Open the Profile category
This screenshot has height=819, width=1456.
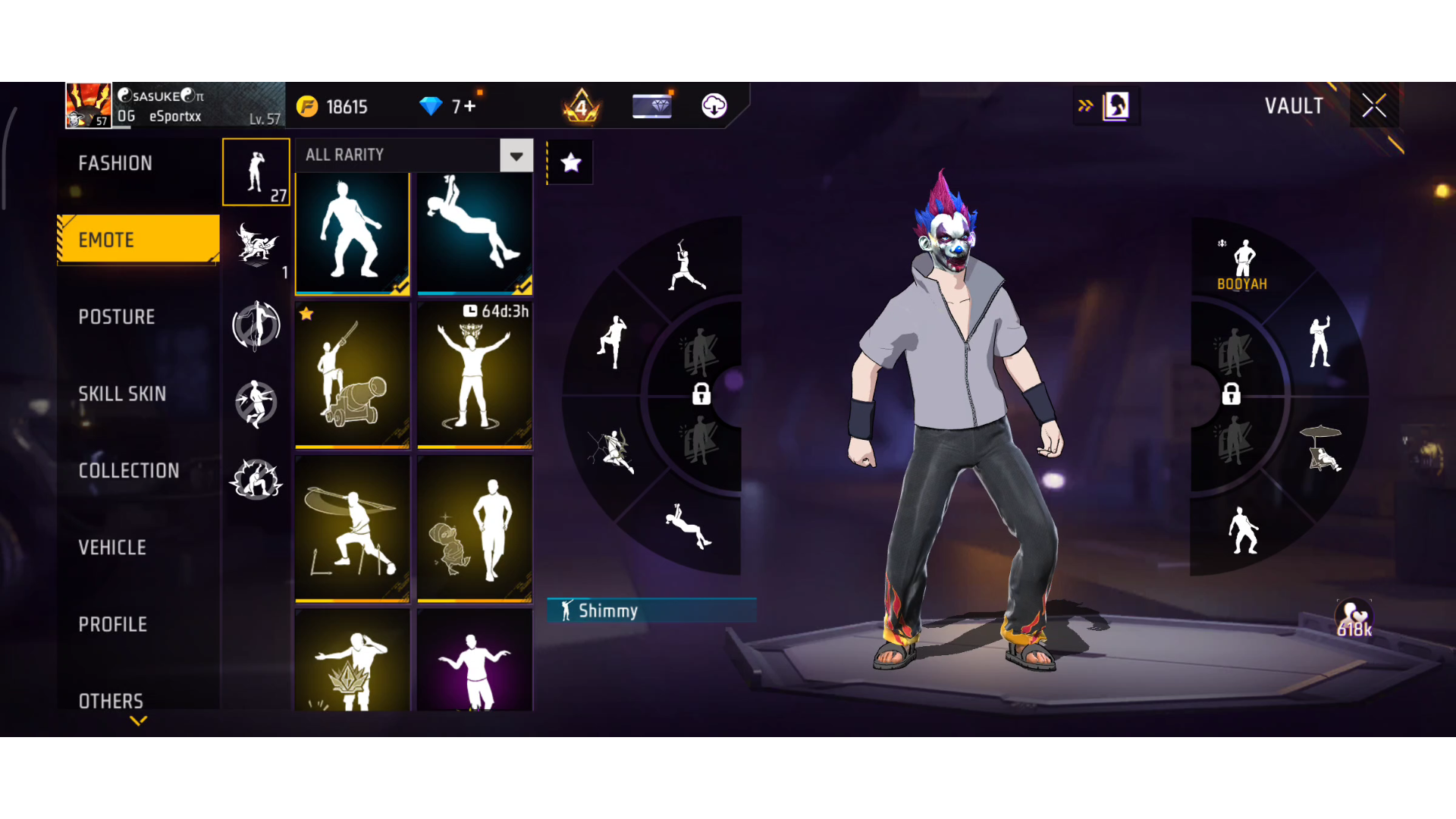113,624
